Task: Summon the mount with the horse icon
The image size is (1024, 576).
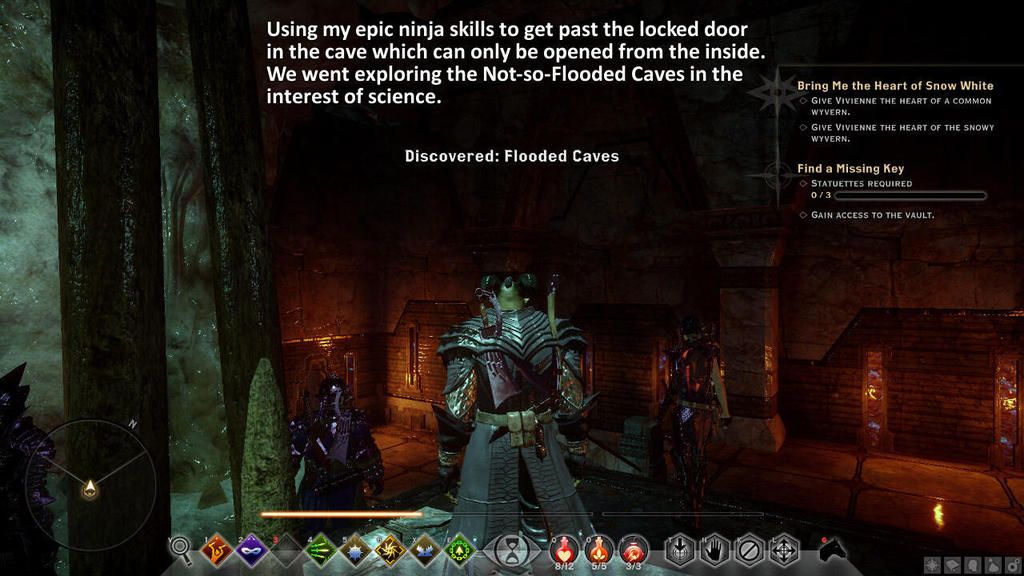Action: pyautogui.click(x=832, y=549)
